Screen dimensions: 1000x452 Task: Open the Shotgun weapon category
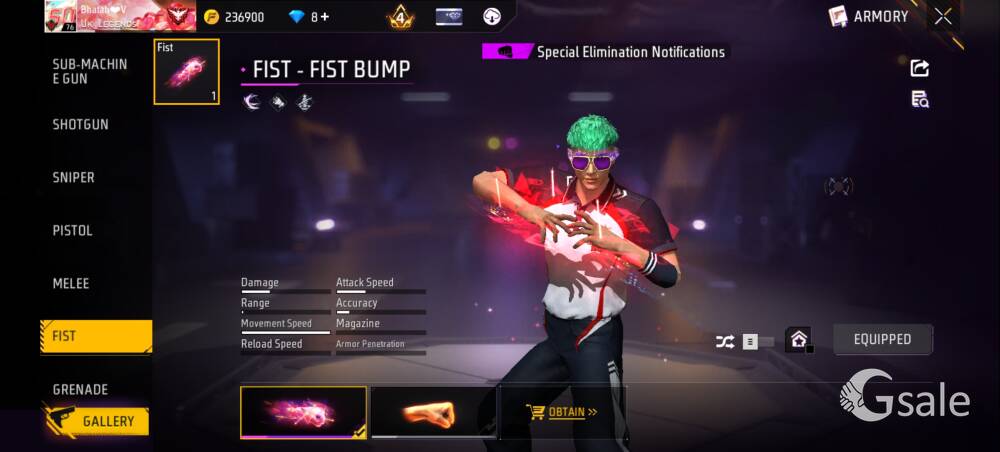[x=81, y=124]
